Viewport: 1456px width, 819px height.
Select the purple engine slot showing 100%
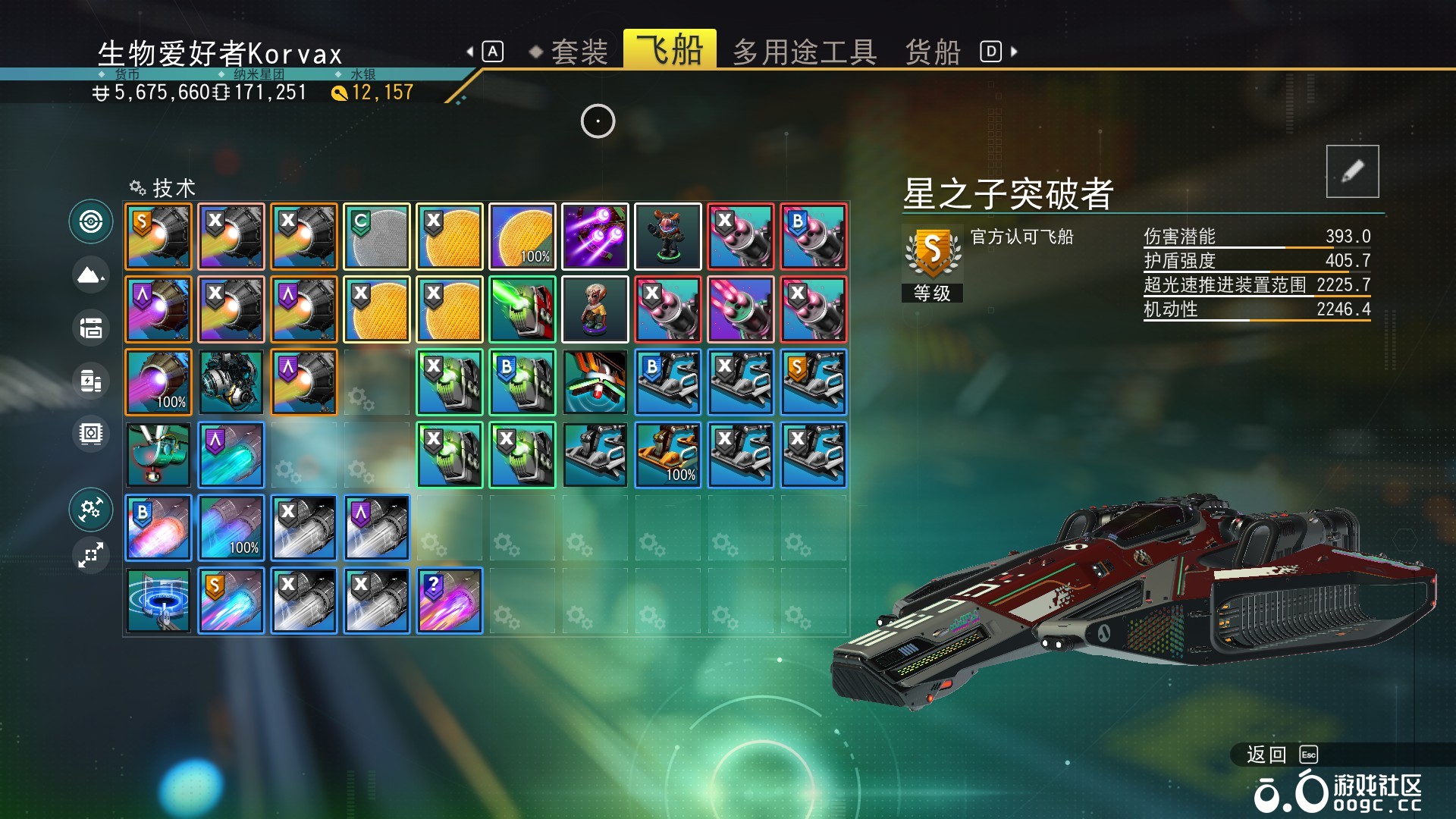coord(158,382)
